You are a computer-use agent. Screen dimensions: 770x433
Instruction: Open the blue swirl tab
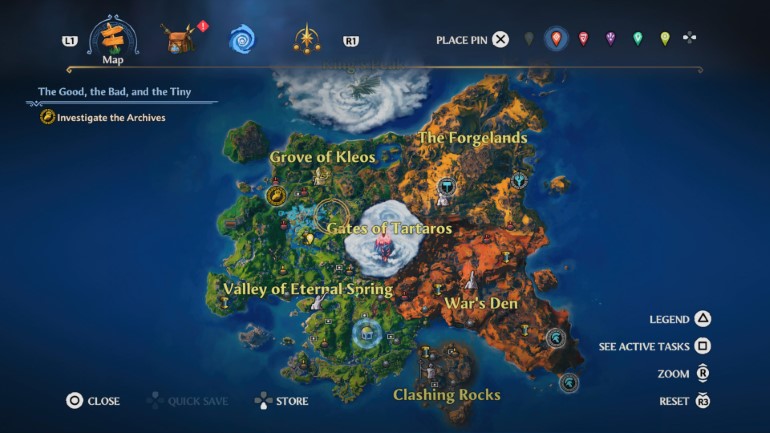[242, 40]
